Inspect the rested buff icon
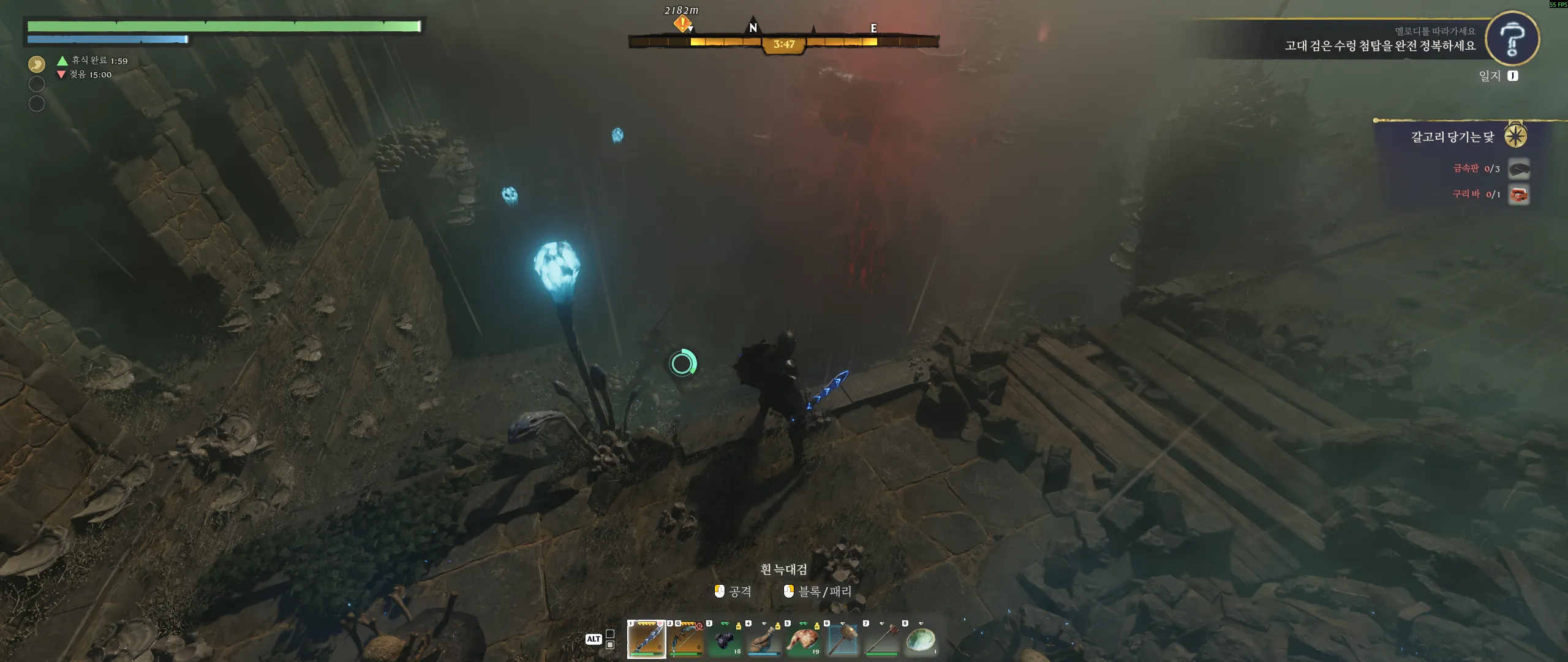1568x662 pixels. coord(37,64)
